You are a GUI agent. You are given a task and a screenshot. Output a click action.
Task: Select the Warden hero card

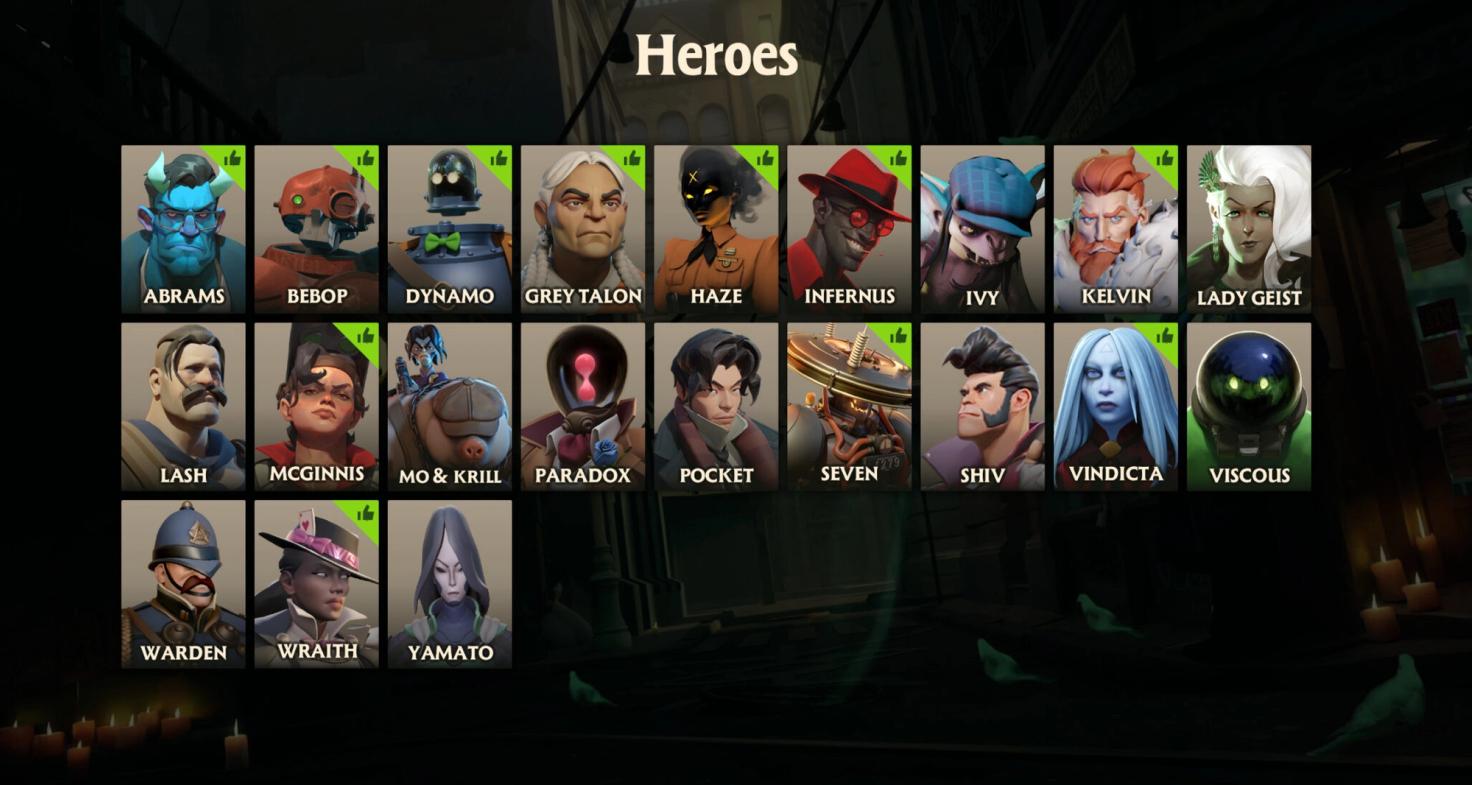(x=182, y=580)
